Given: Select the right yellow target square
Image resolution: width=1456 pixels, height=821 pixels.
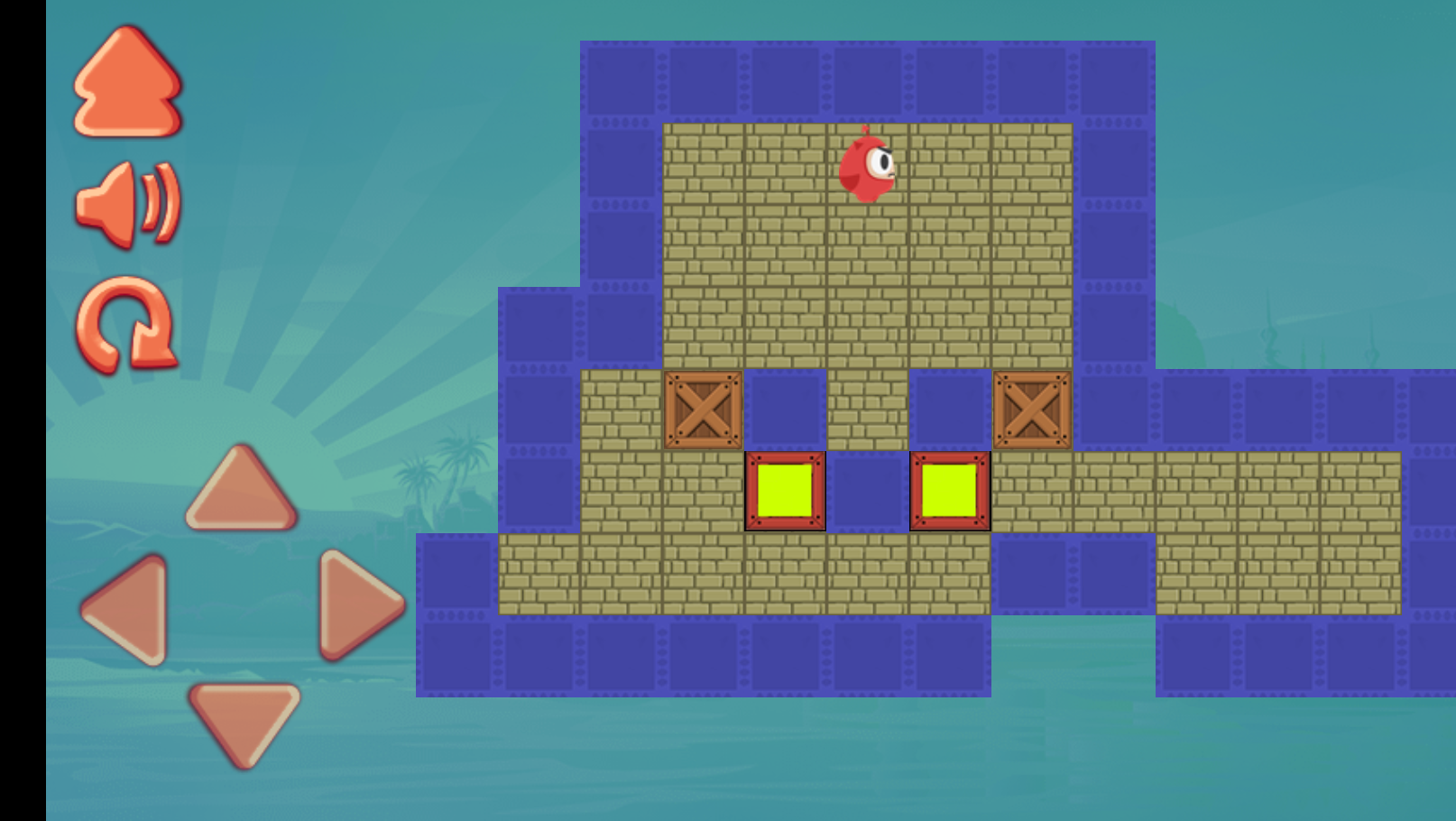Looking at the screenshot, I should 949,492.
